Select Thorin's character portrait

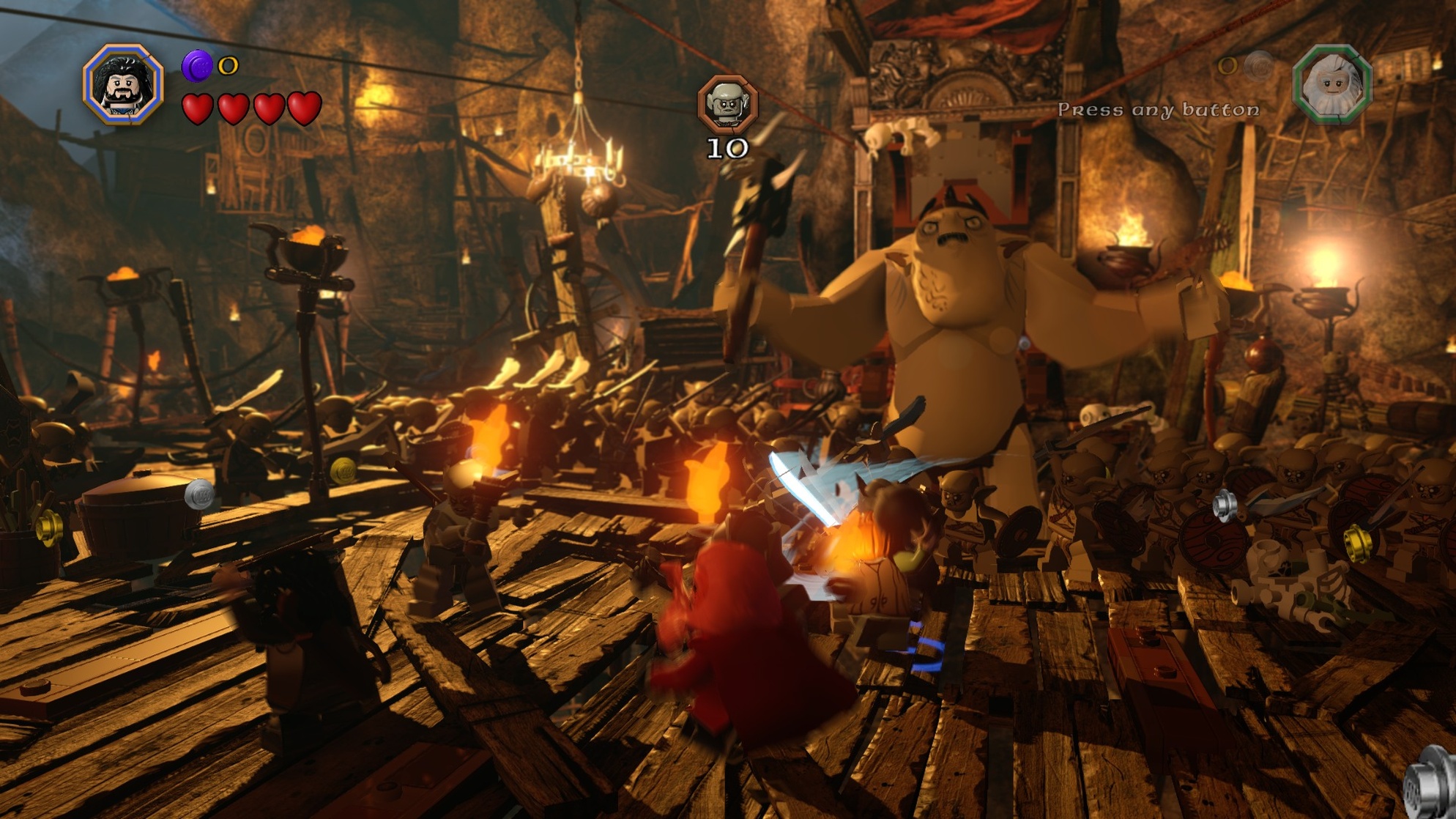click(122, 84)
